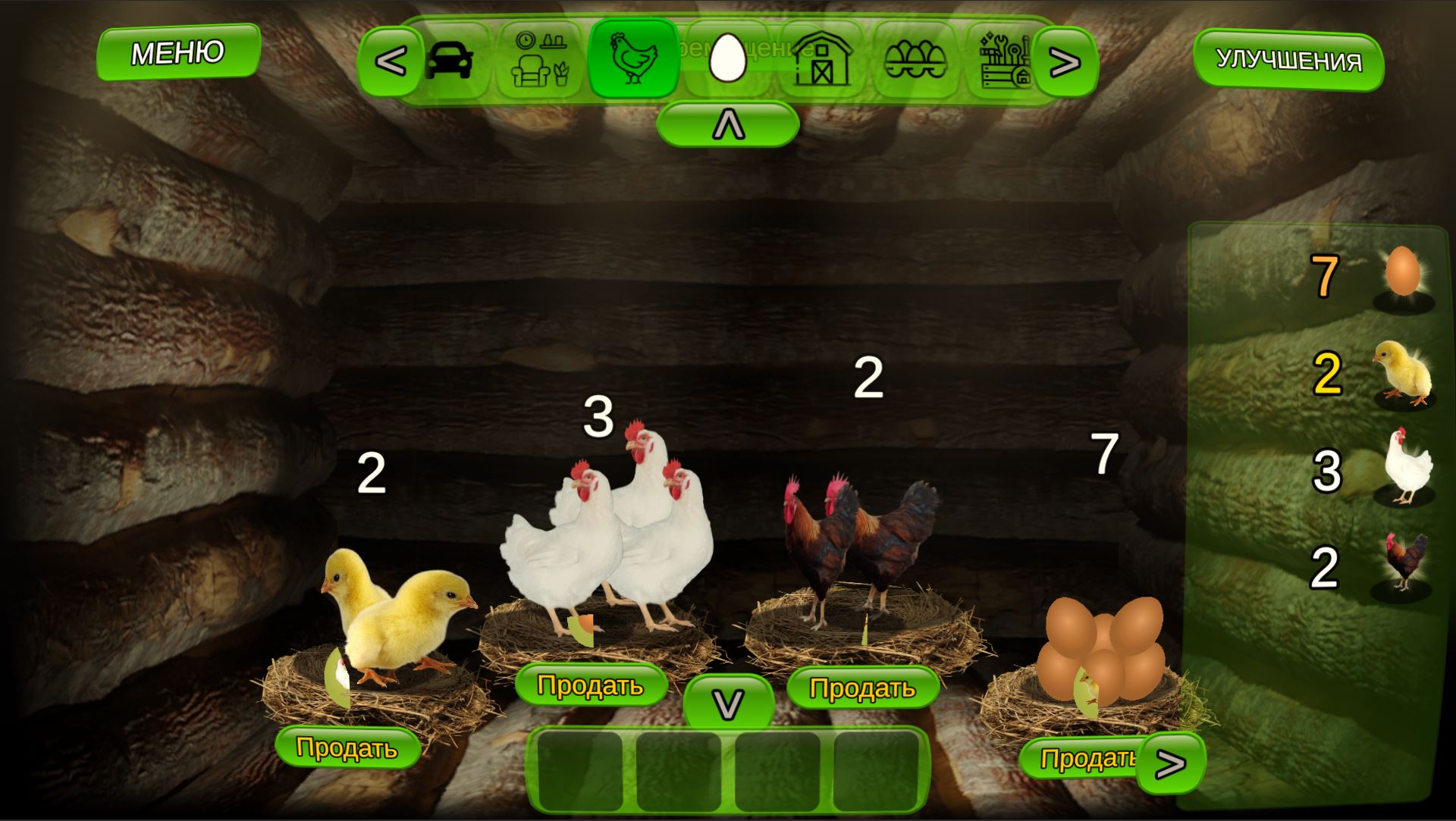Image resolution: width=1456 pixels, height=821 pixels.
Task: Open the furniture category icon
Action: point(538,61)
